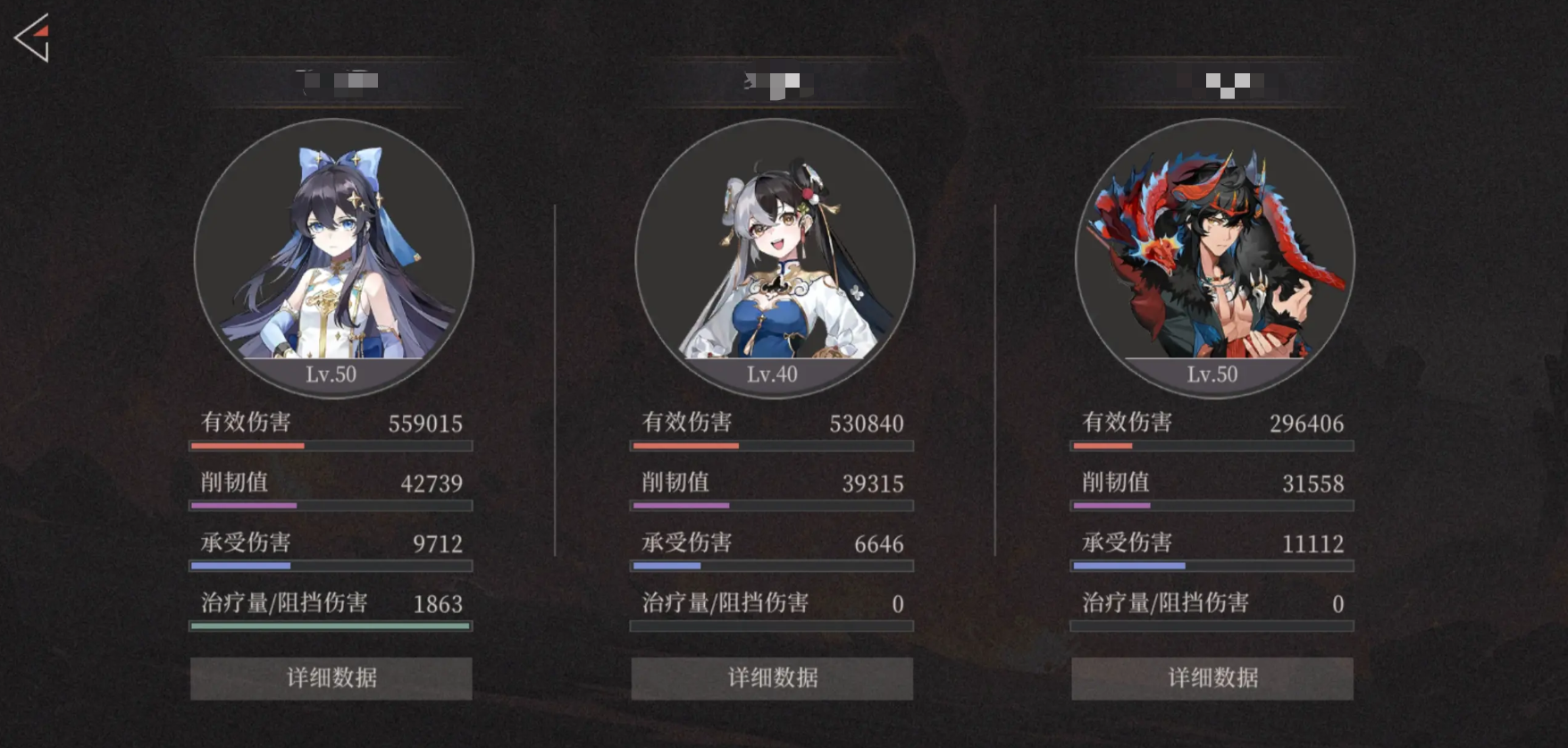This screenshot has width=1568, height=748.
Task: Select the Lv.40 silver-haired character portrait
Action: (773, 250)
